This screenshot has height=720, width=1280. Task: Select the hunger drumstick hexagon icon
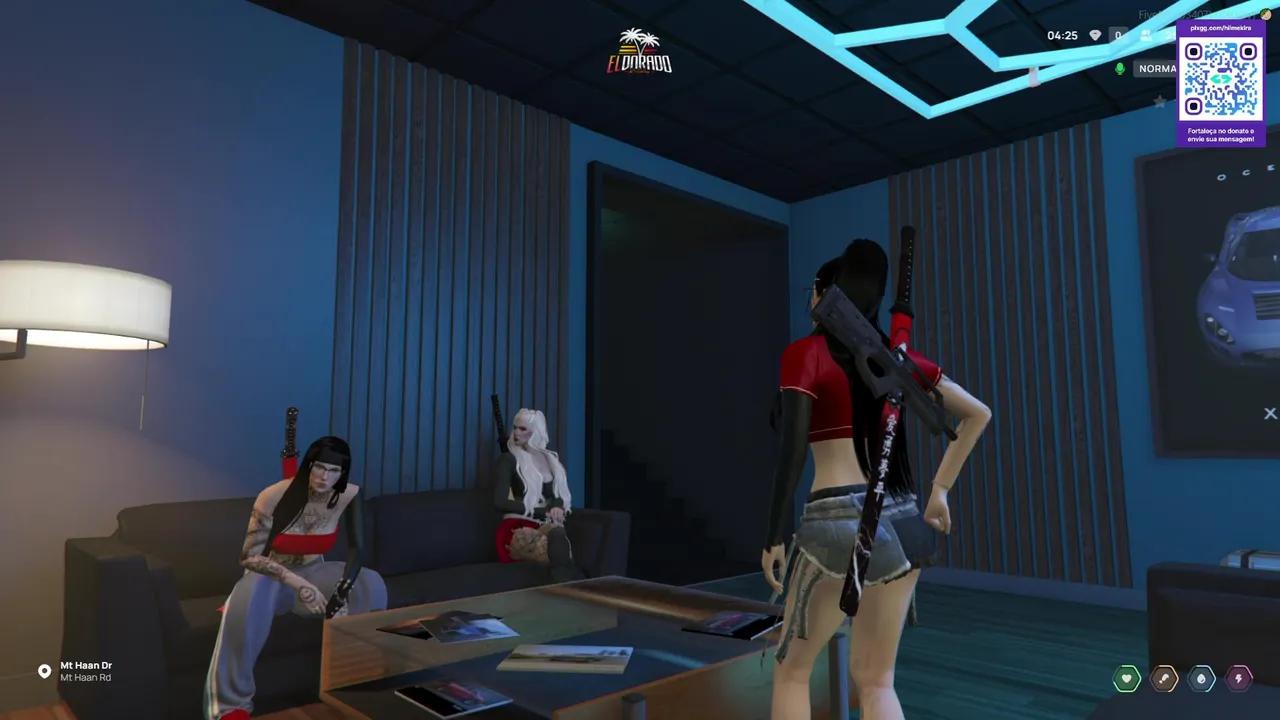tap(1164, 678)
